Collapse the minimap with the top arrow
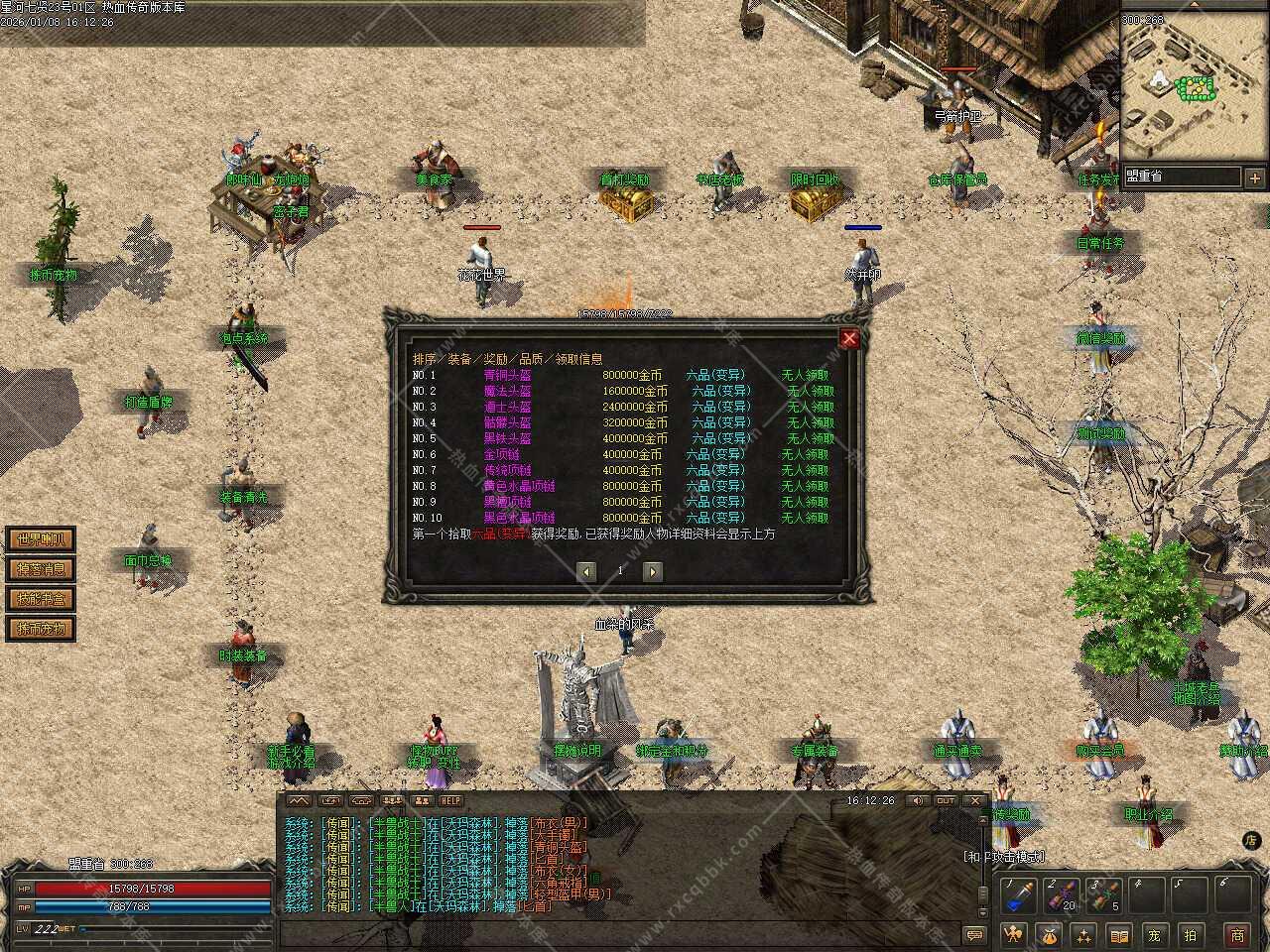 click(x=1195, y=6)
